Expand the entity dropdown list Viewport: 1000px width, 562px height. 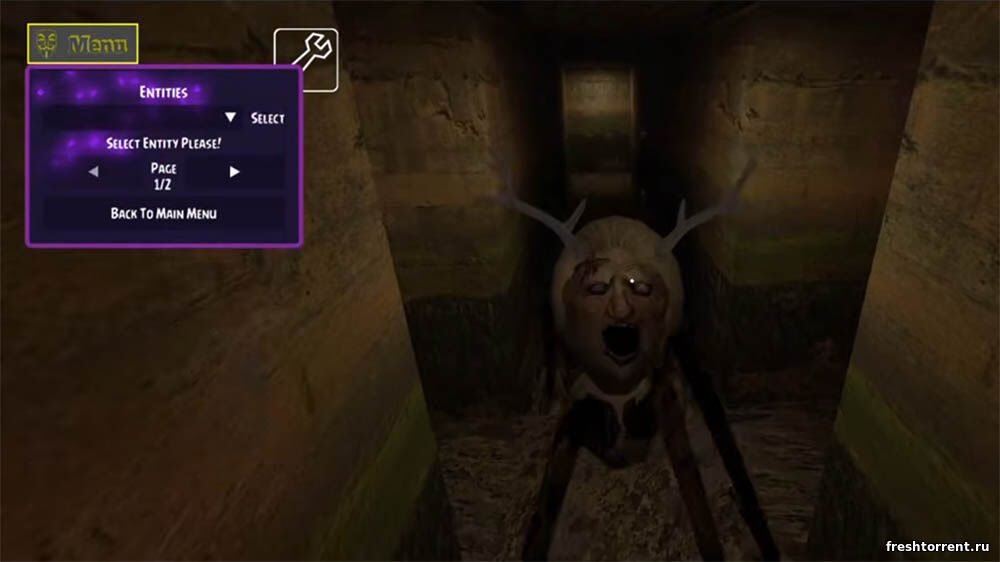[231, 118]
